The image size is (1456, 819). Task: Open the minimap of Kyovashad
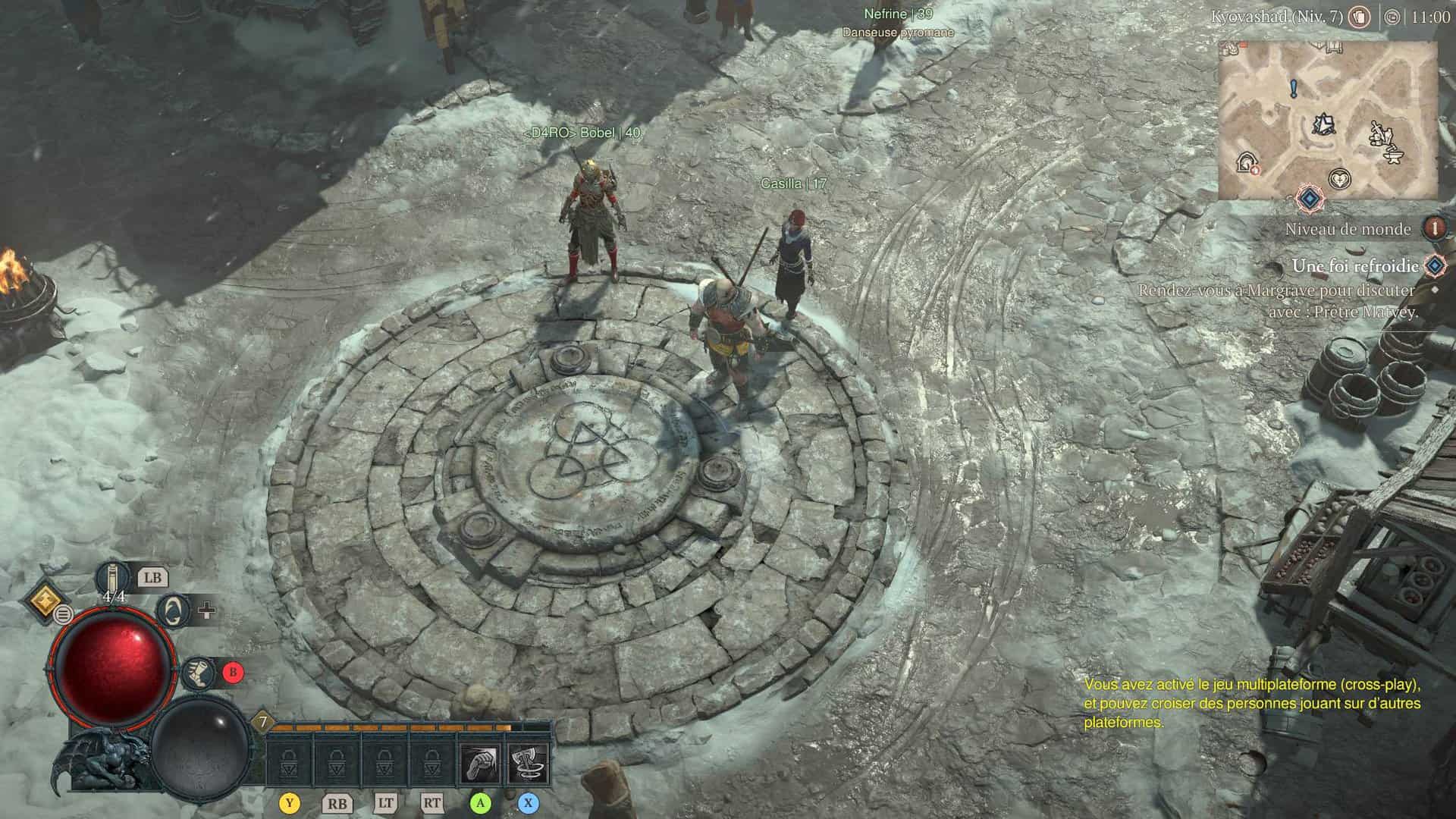pos(1327,120)
